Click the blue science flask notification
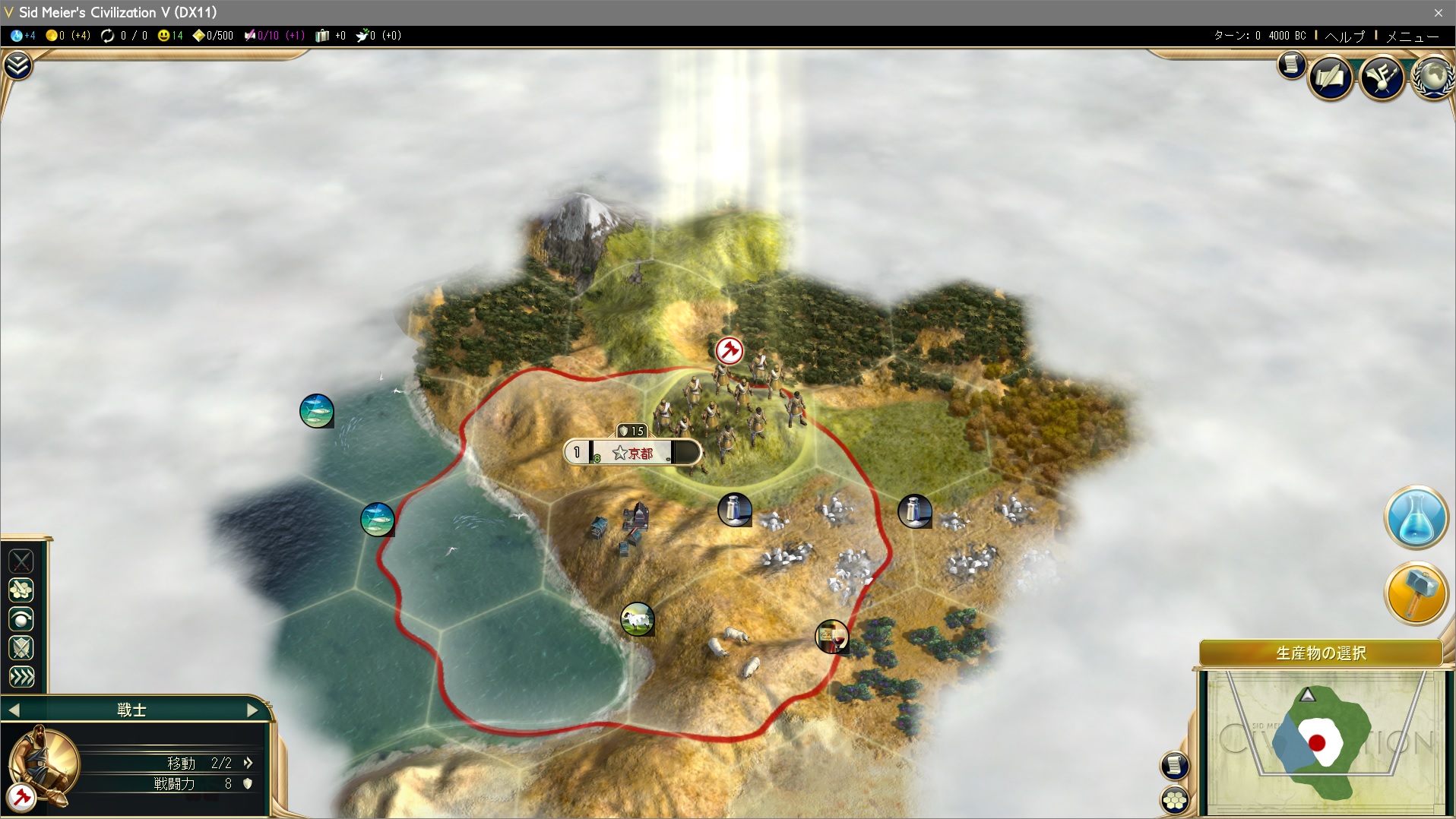 tap(1415, 517)
